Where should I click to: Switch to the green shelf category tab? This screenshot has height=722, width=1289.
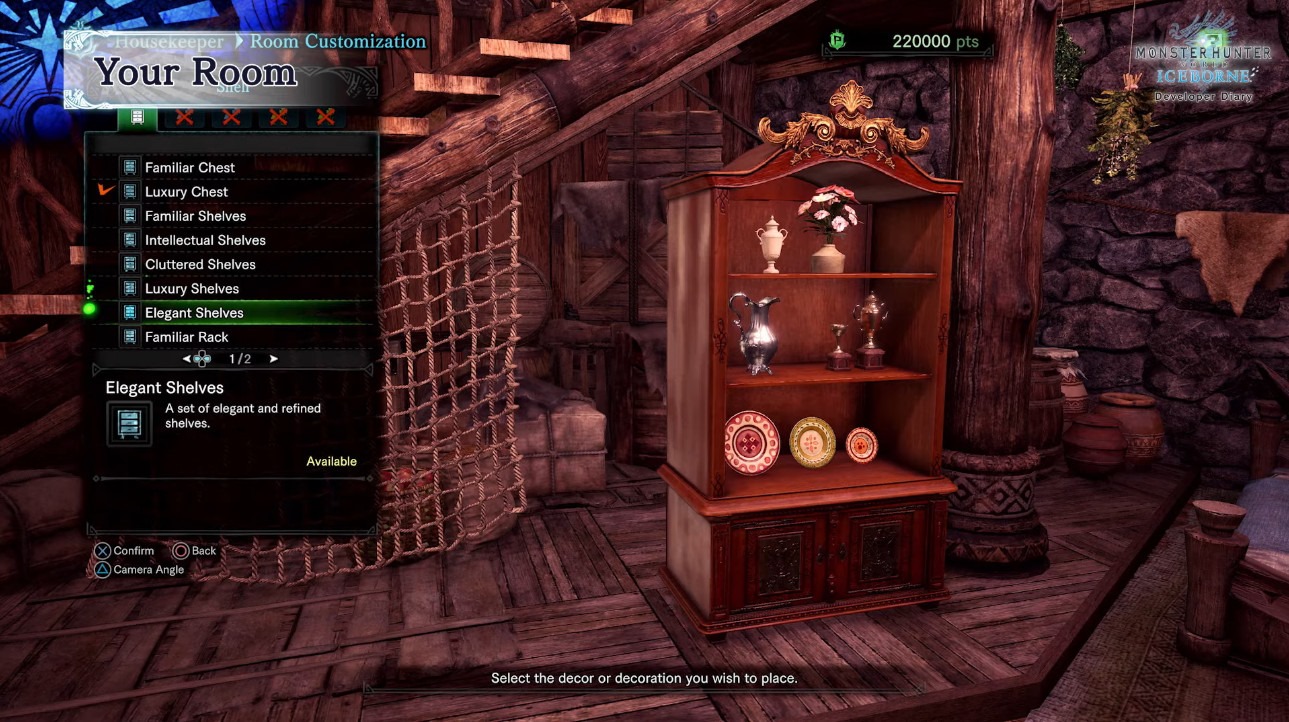pos(137,117)
